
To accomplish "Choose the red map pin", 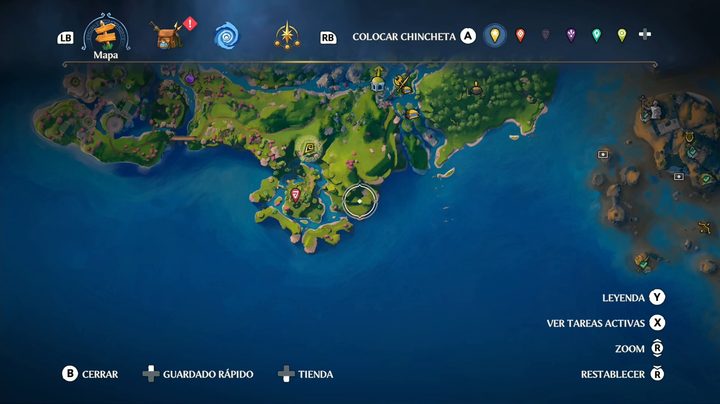I will (520, 36).
